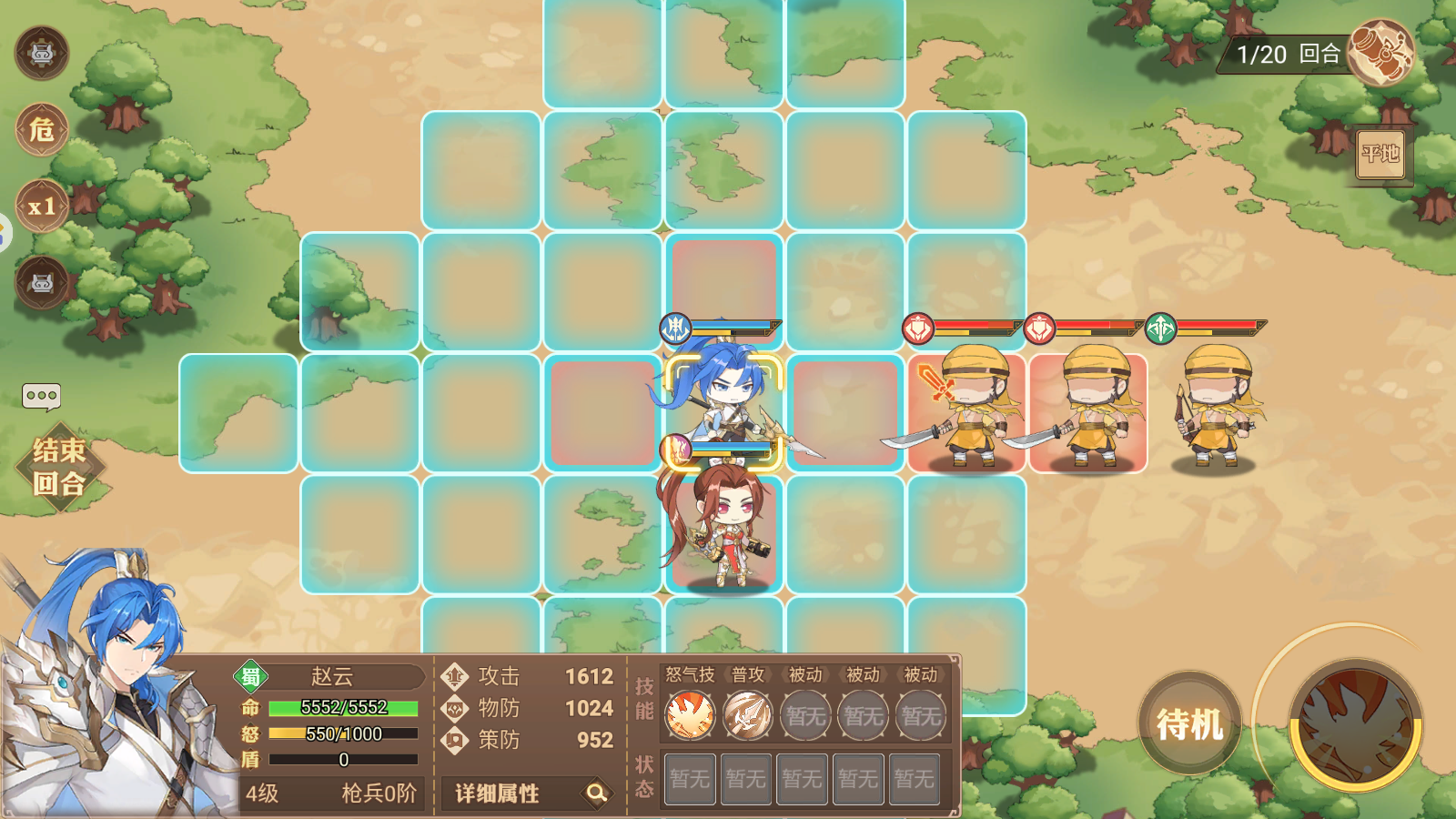Open the scroll icon beside round counter
The width and height of the screenshot is (1456, 819).
click(x=1381, y=53)
